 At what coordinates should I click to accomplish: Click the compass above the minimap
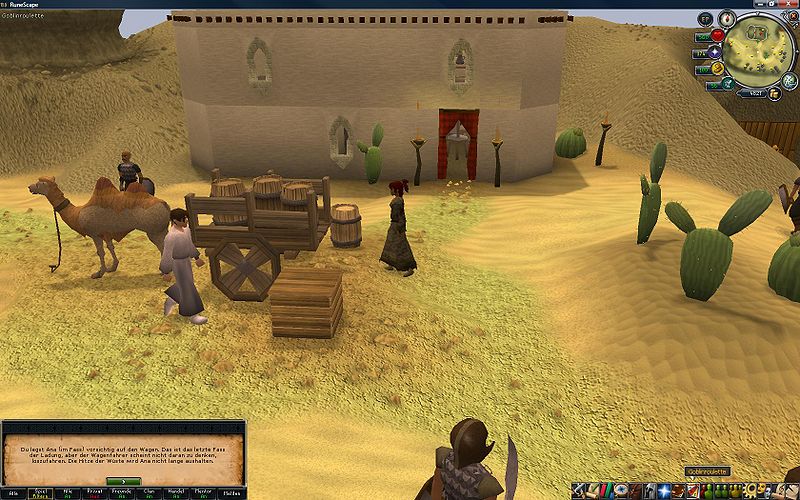pyautogui.click(x=728, y=19)
